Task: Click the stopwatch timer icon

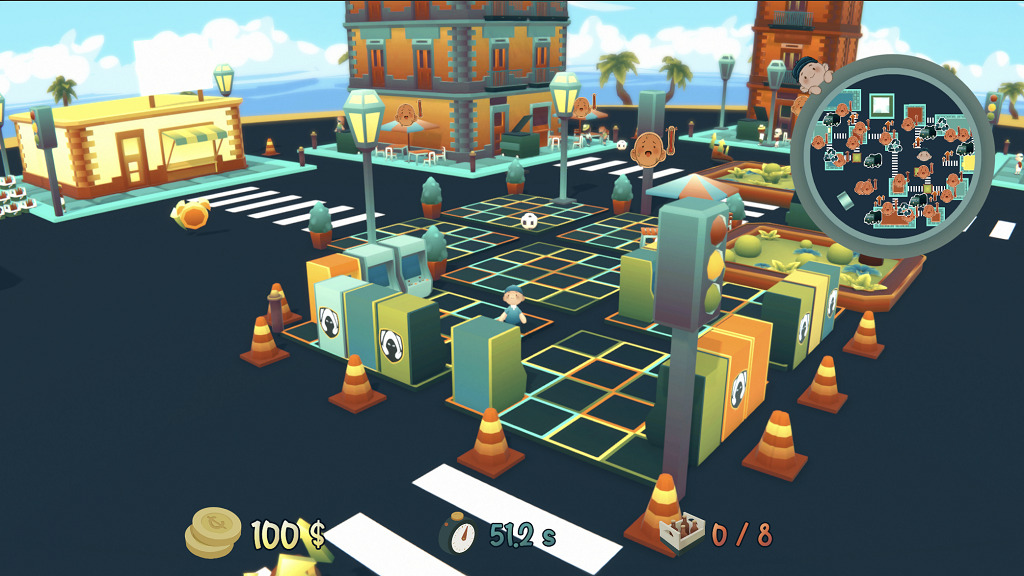Action: (x=459, y=534)
